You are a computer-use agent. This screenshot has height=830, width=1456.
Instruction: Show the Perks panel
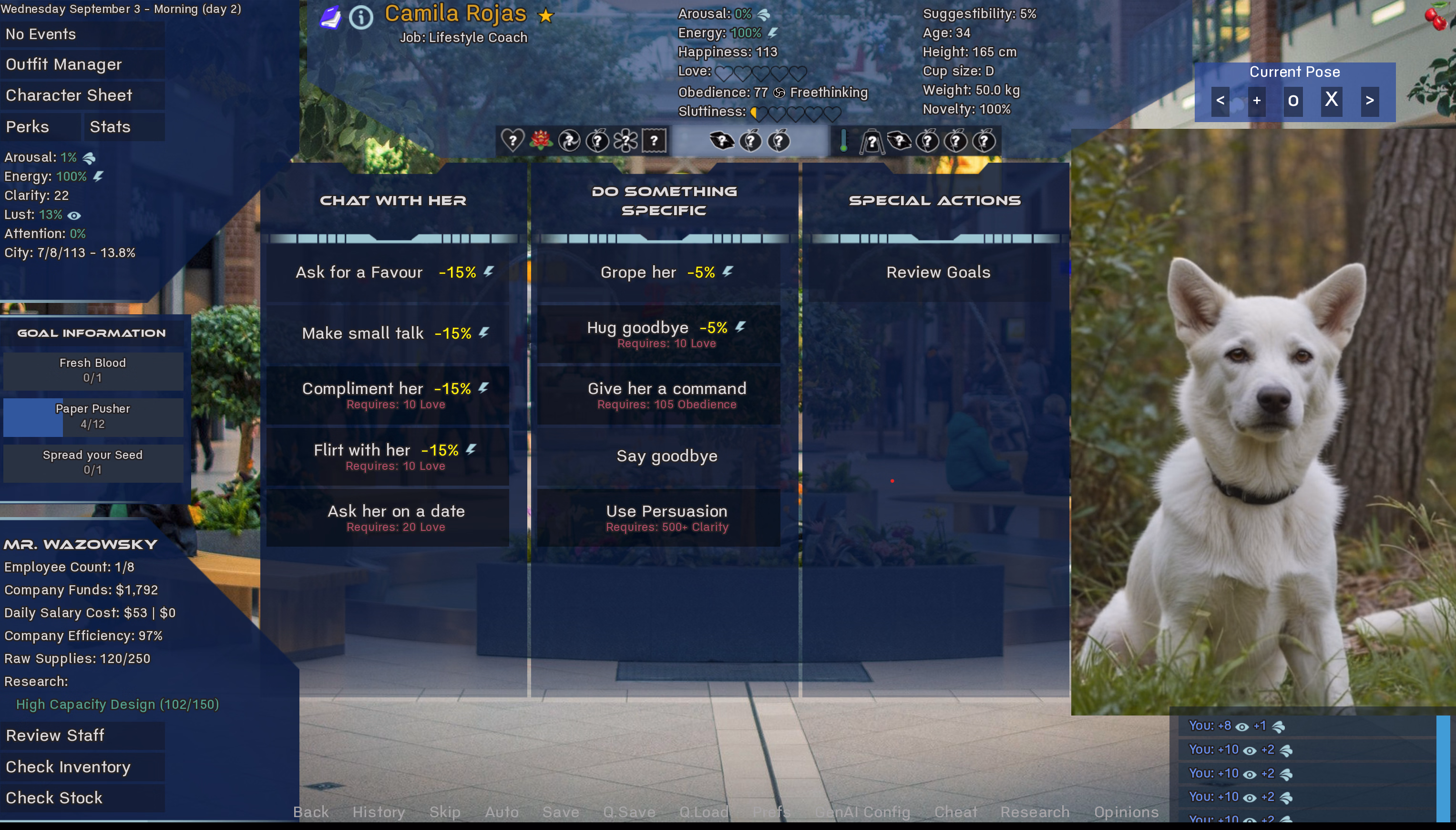(27, 126)
